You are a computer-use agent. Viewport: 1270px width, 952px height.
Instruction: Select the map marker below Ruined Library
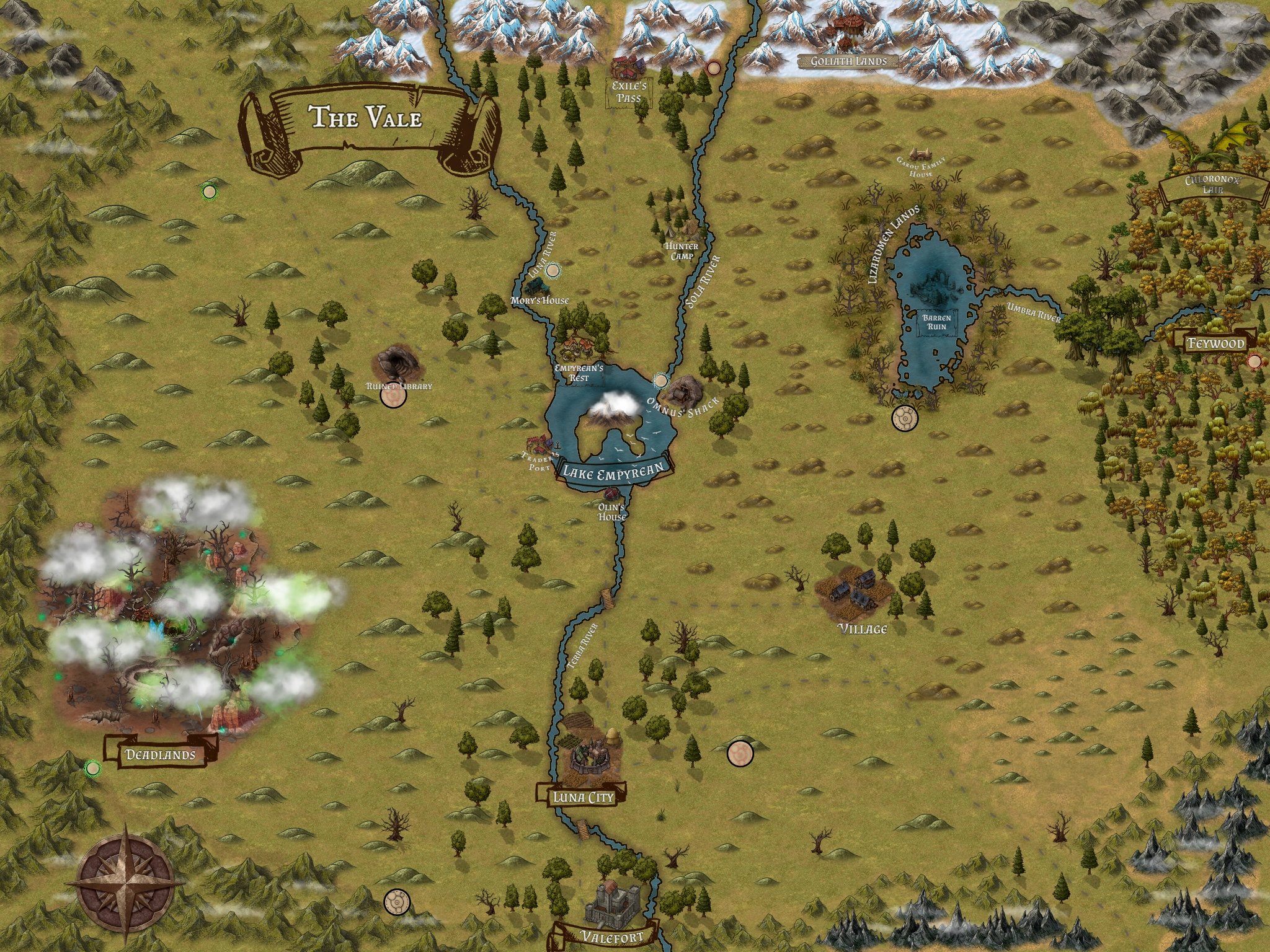coord(393,399)
